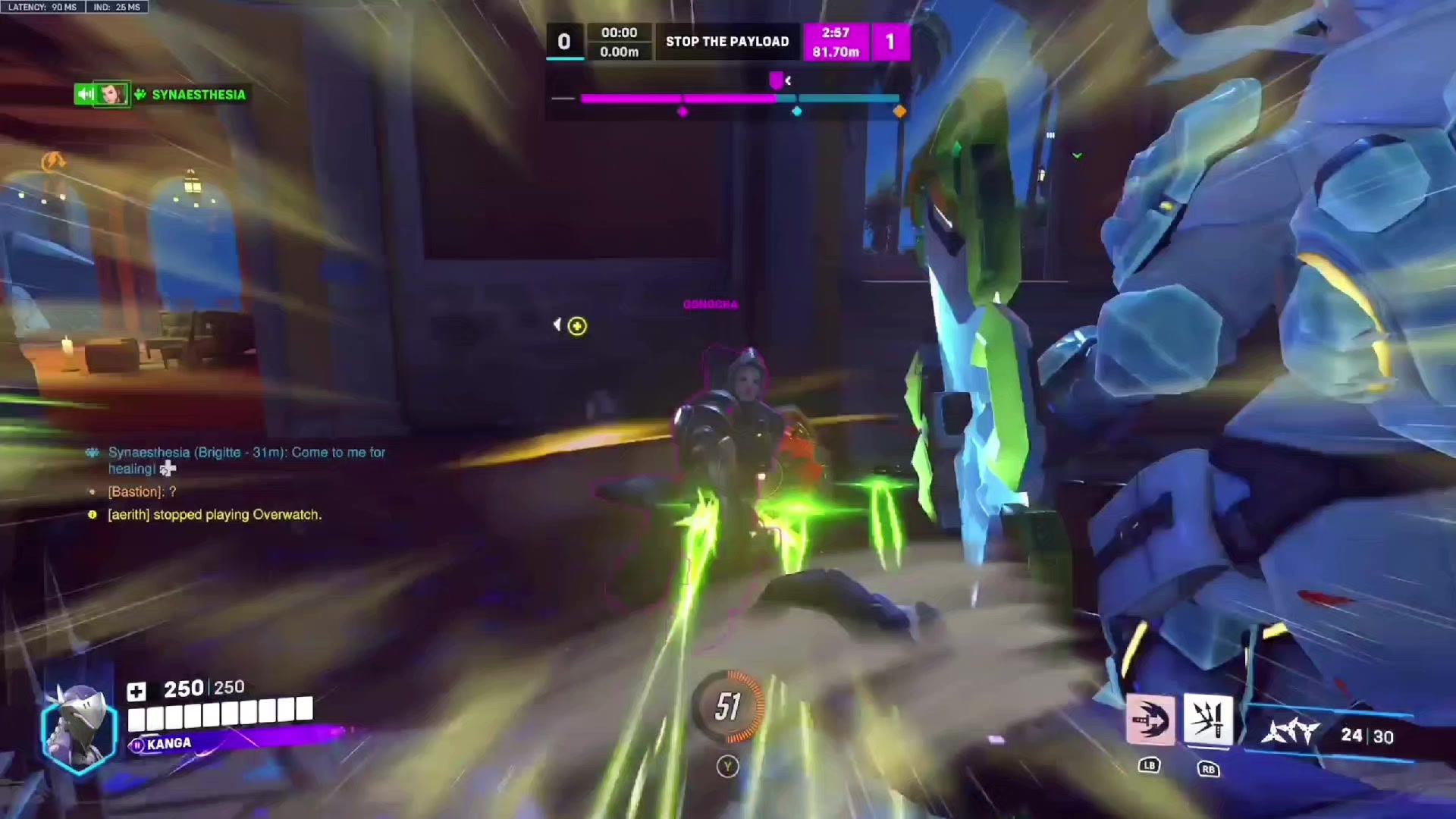The height and width of the screenshot is (819, 1456).
Task: Click Synaesthesia's "Come to me for healing" message
Action: tap(246, 460)
